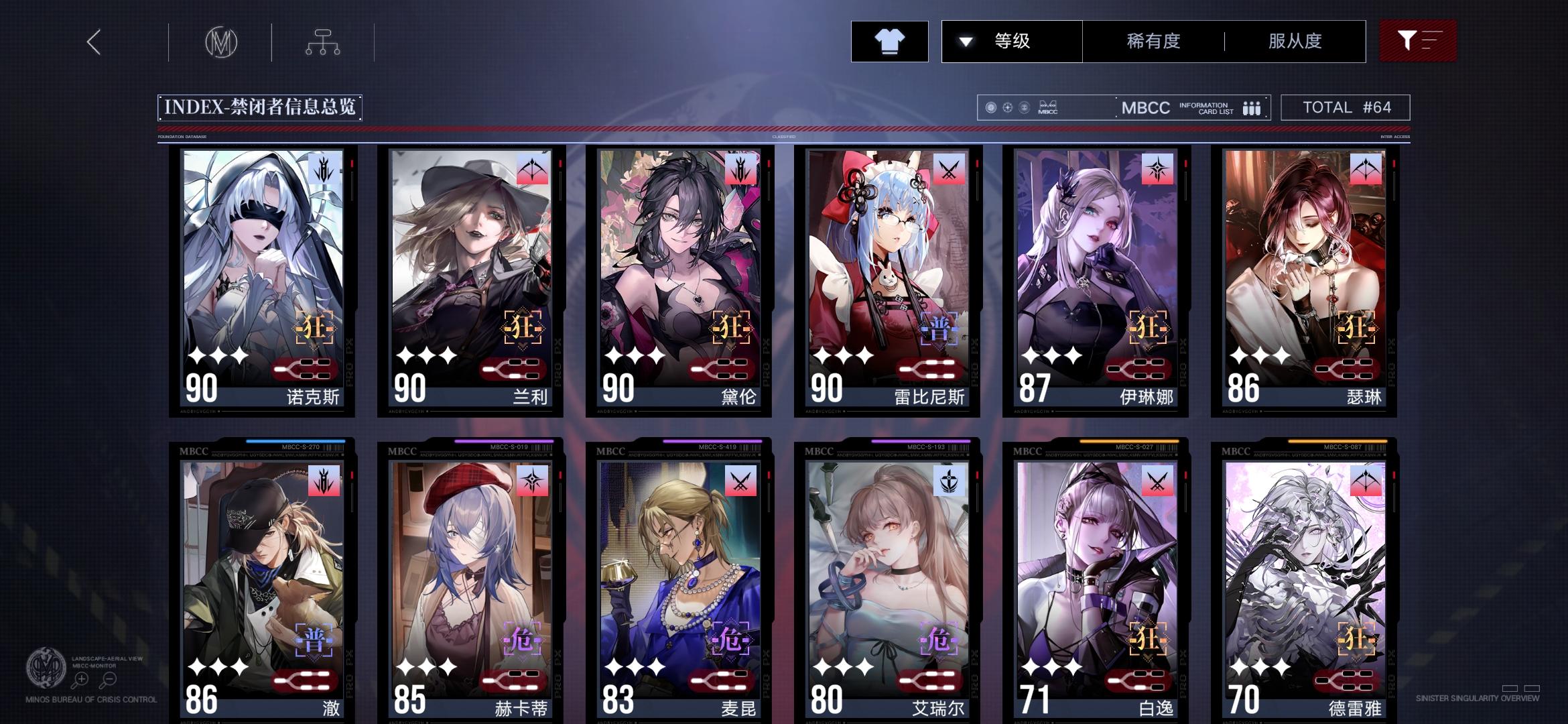The image size is (1568, 724).
Task: Open the 等级 sort dropdown
Action: coord(1010,41)
